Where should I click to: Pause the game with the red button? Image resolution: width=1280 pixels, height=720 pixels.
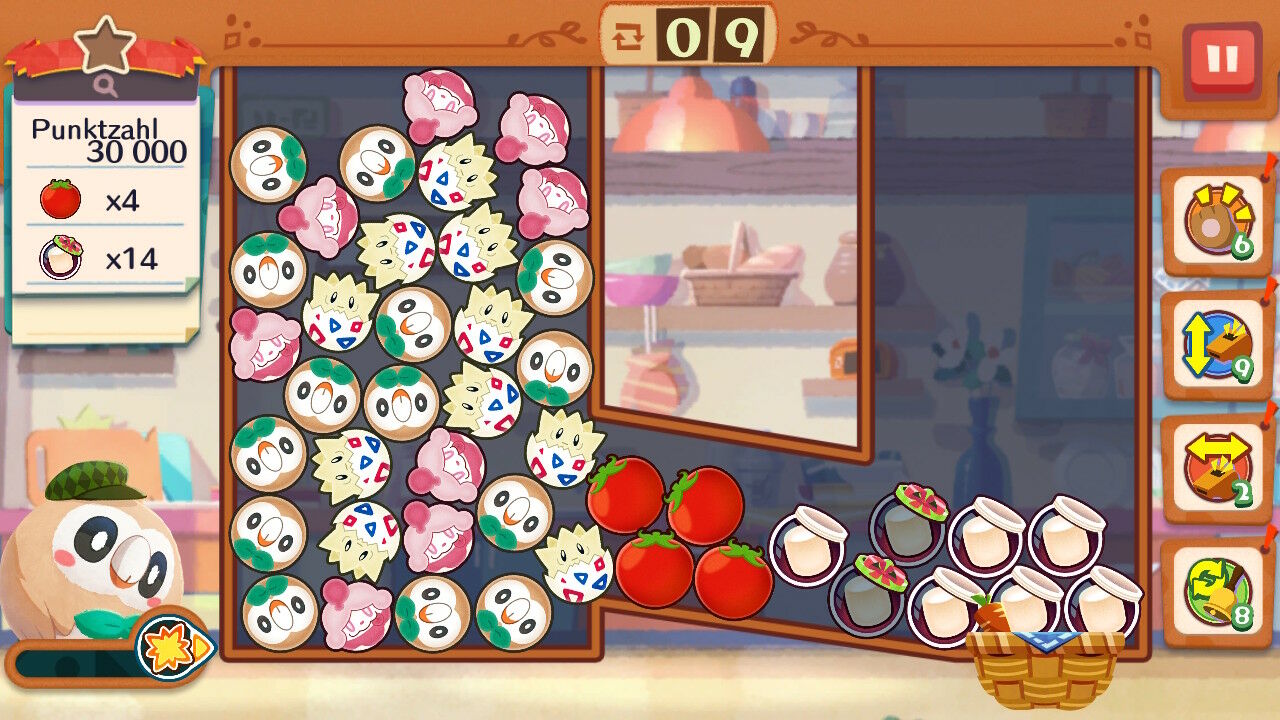tap(1221, 60)
